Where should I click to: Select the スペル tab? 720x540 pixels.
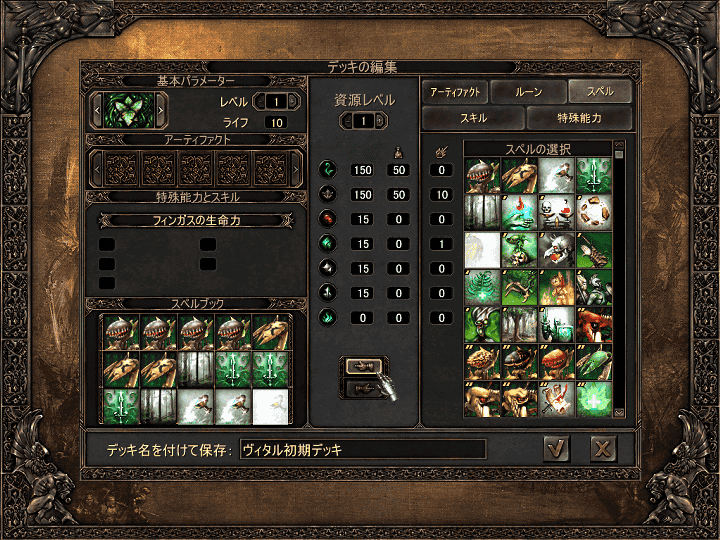tap(600, 92)
